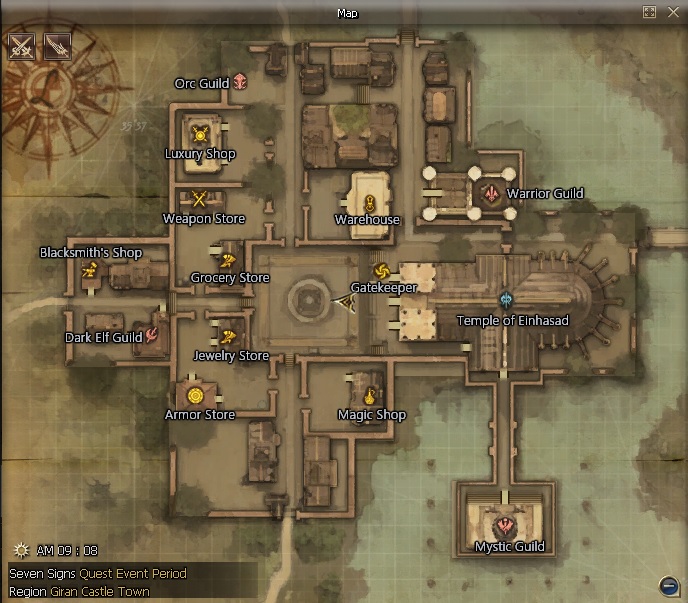Toggle the single sword map filter
The image size is (688, 603).
(56, 46)
